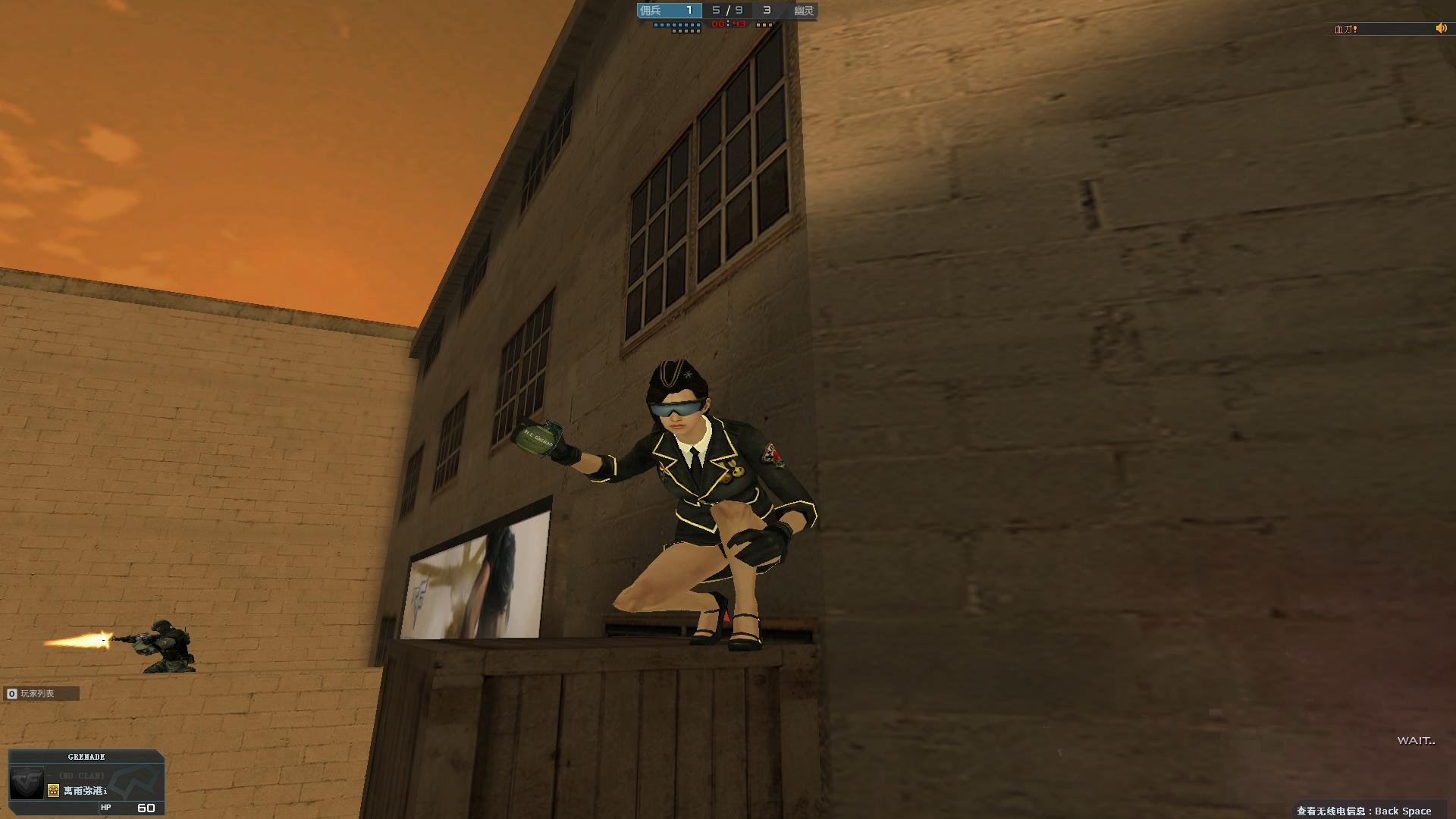Click the CF clan emblem shield
The width and height of the screenshot is (1456, 819).
27,782
